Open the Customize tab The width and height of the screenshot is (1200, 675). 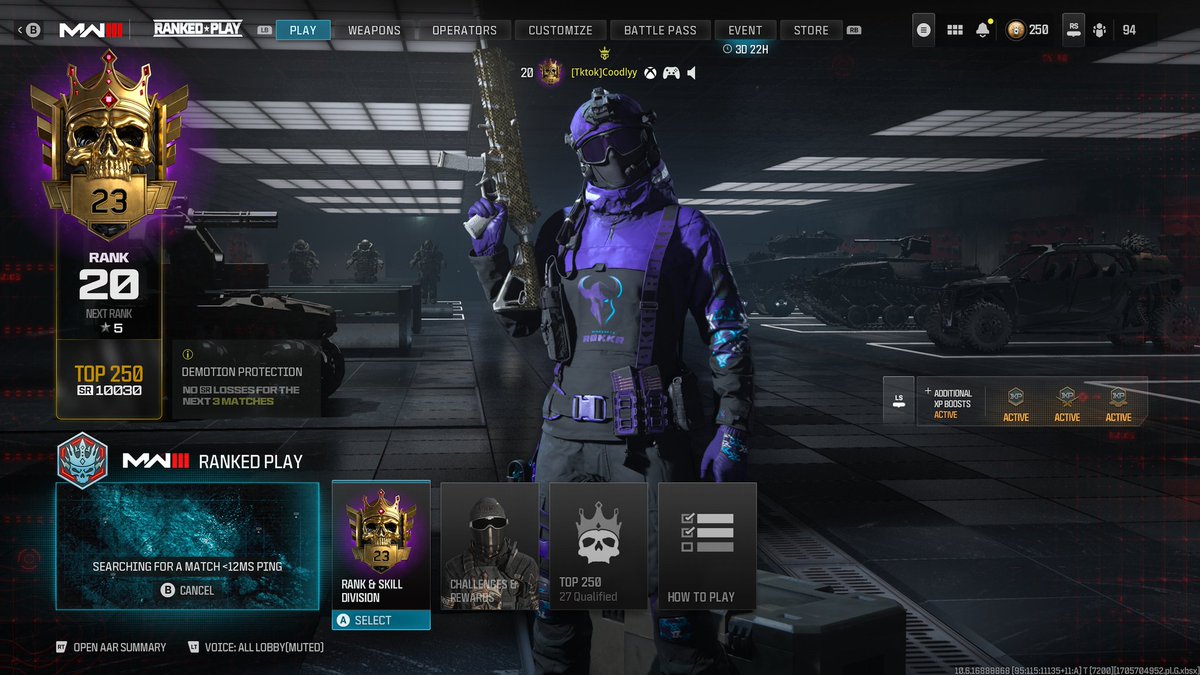tap(560, 30)
